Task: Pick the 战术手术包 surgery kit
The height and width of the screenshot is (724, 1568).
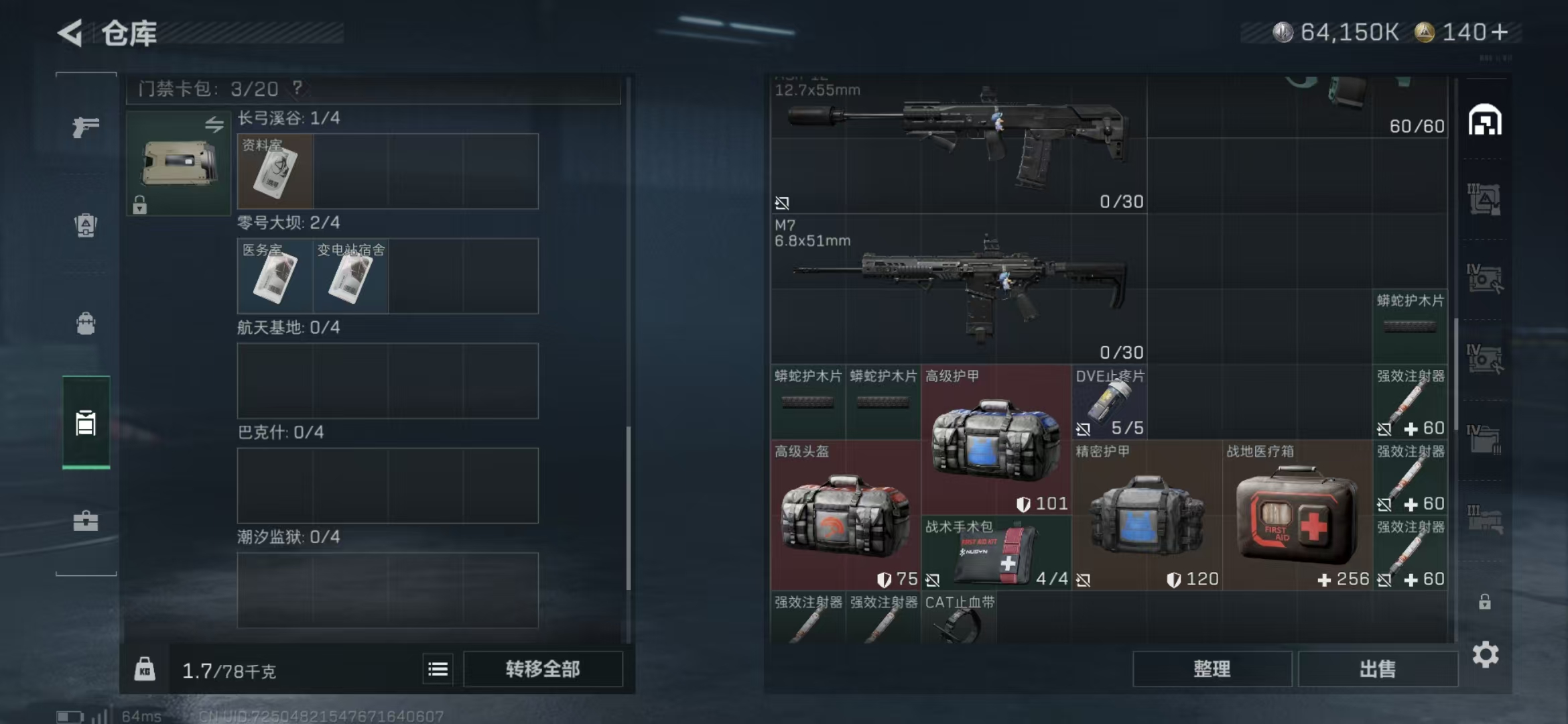Action: pyautogui.click(x=996, y=553)
